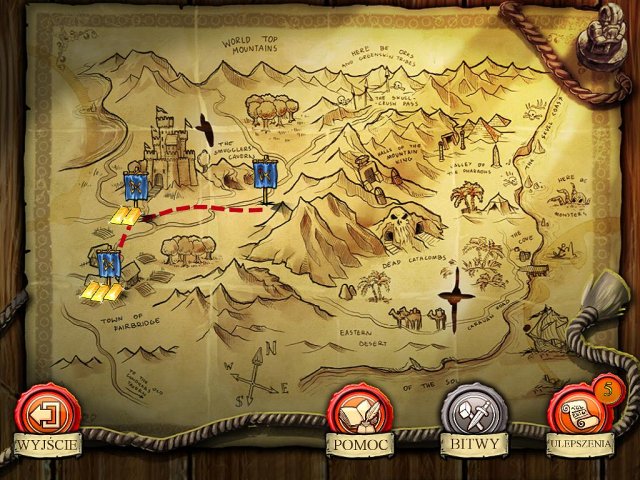Select the blue flag level beside the castle
This screenshot has height=480, width=640.
pyautogui.click(x=136, y=185)
